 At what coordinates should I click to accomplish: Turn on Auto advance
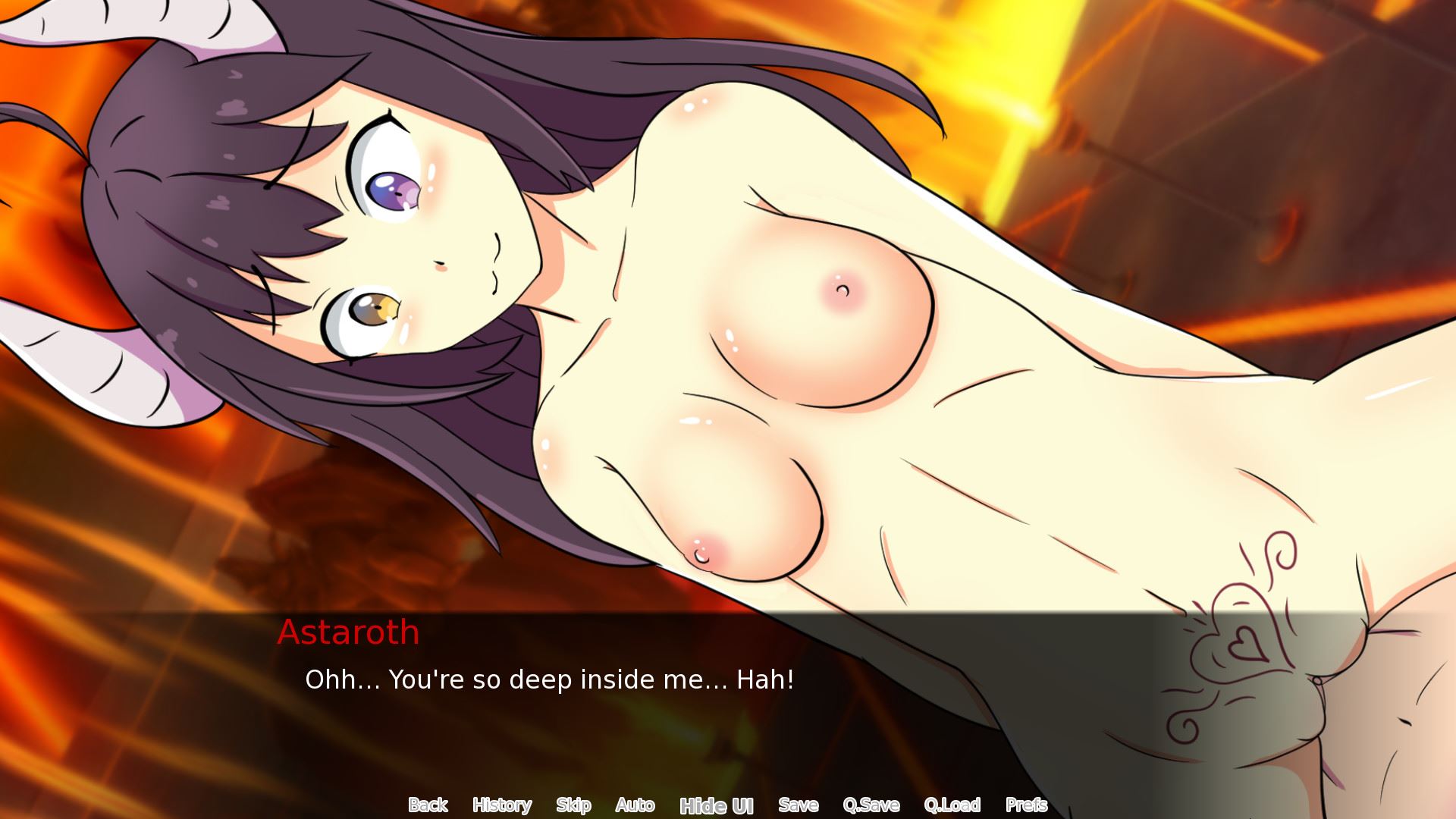(635, 805)
